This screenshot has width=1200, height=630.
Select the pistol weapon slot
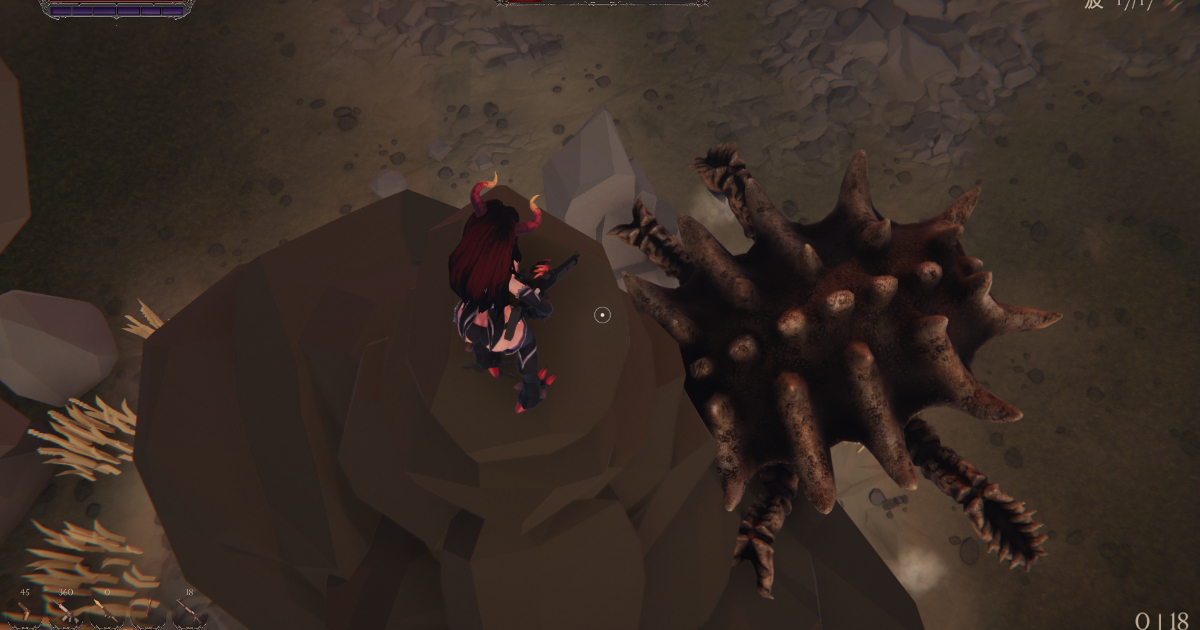[x=25, y=612]
